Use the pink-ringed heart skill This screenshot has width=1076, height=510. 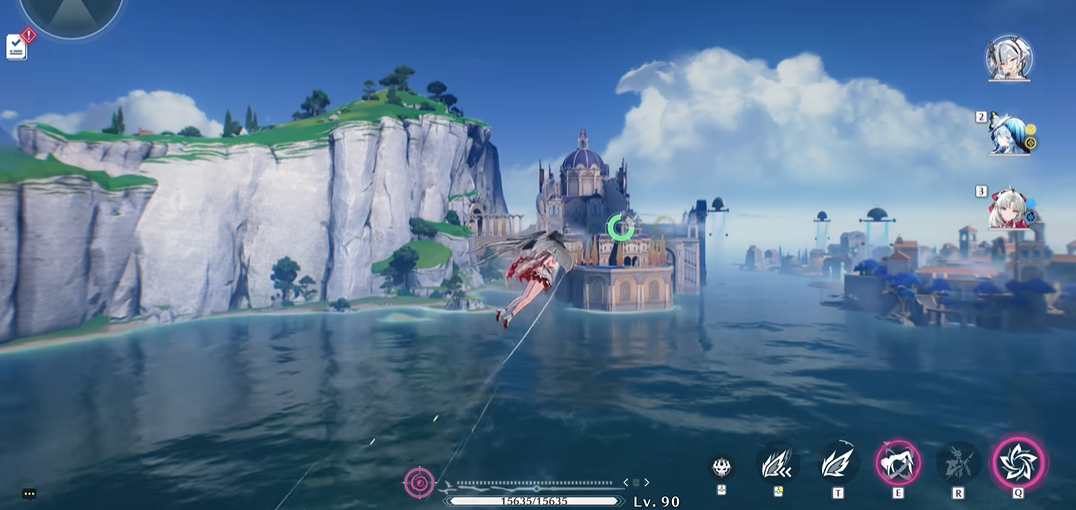pos(898,463)
